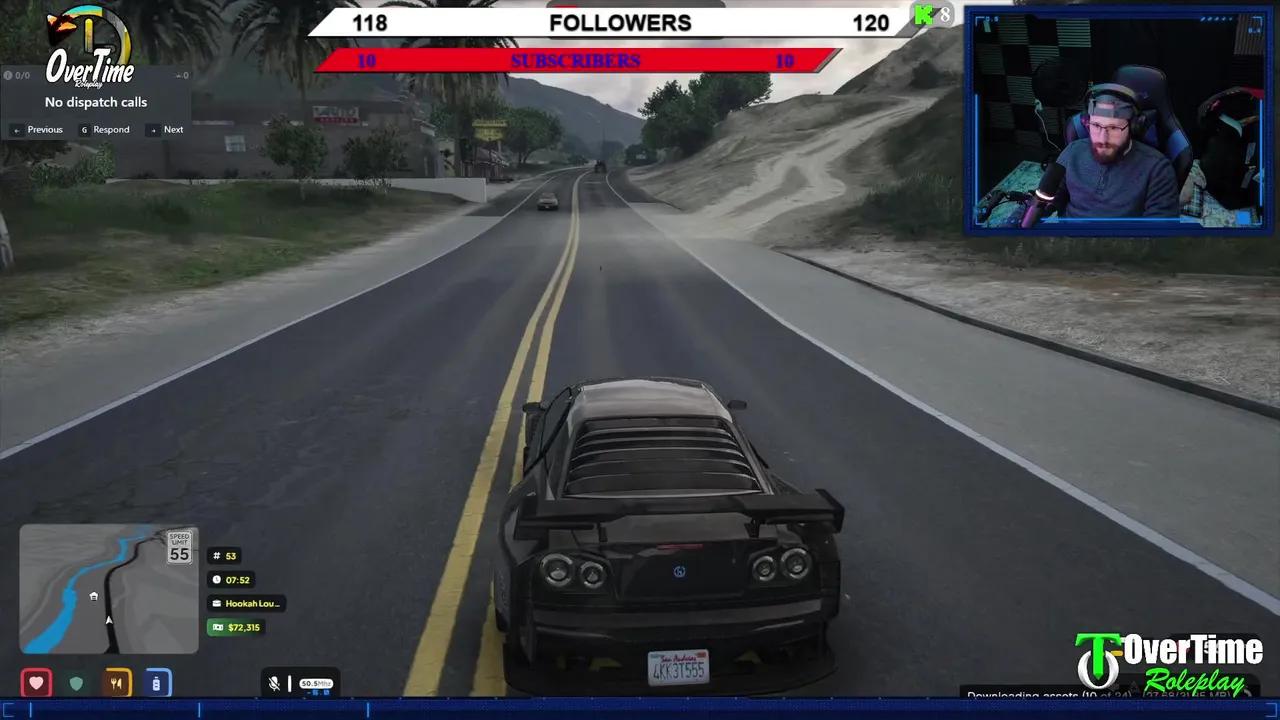The image size is (1280, 720).
Task: Toggle the dispatch info icon beside 0/0
Action: pos(8,74)
